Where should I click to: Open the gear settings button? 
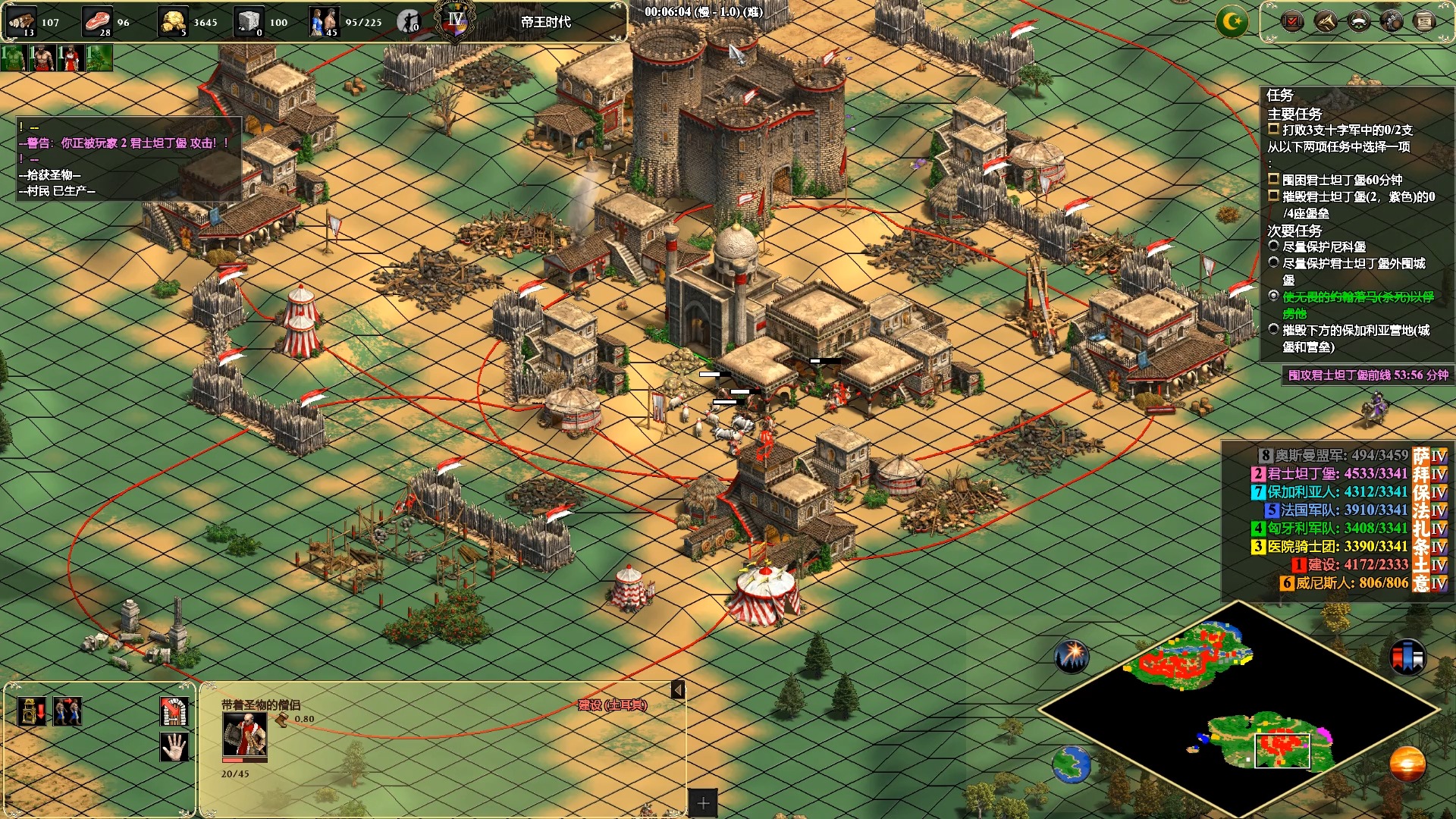click(1392, 20)
